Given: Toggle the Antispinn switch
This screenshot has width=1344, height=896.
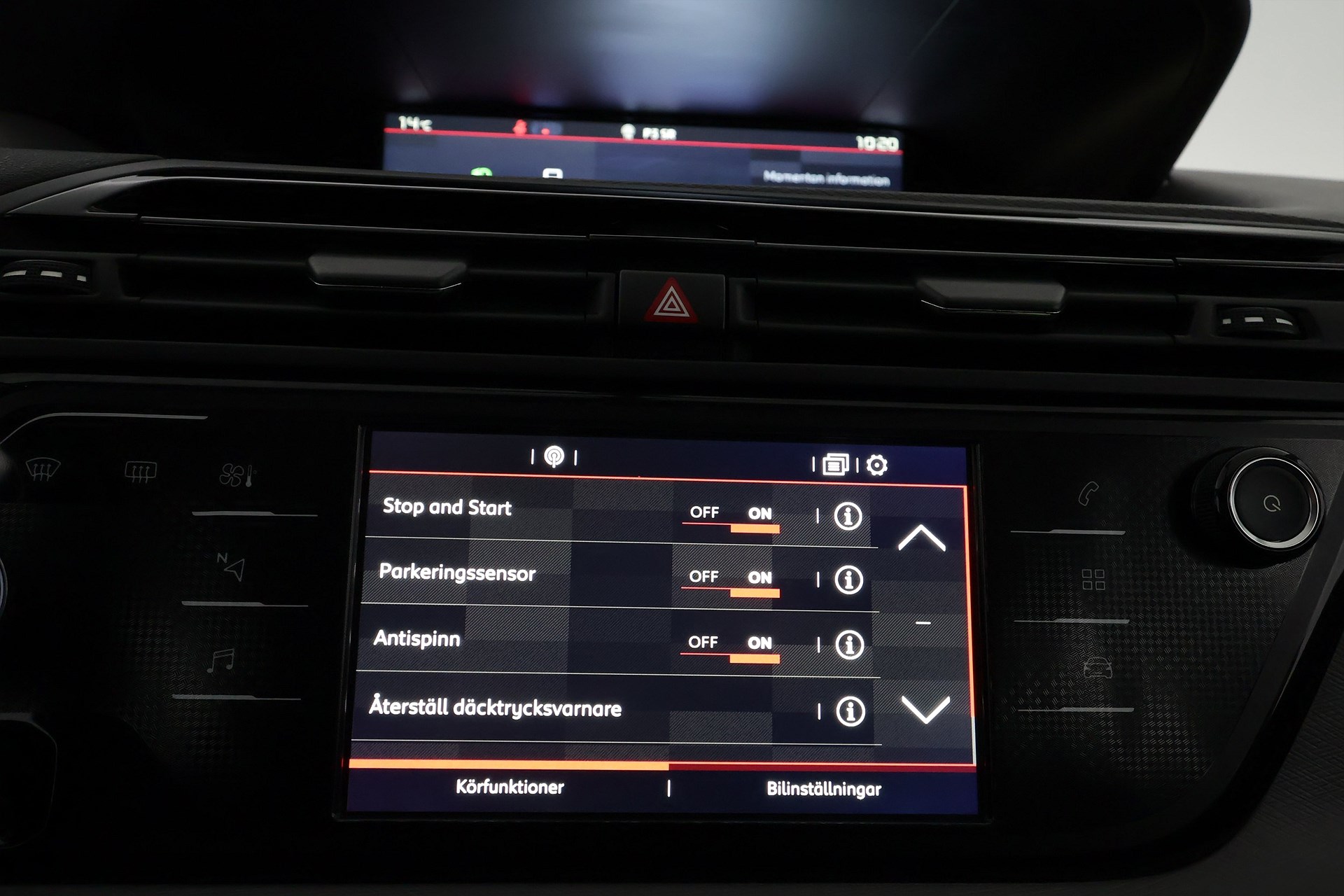Looking at the screenshot, I should pos(730,646).
